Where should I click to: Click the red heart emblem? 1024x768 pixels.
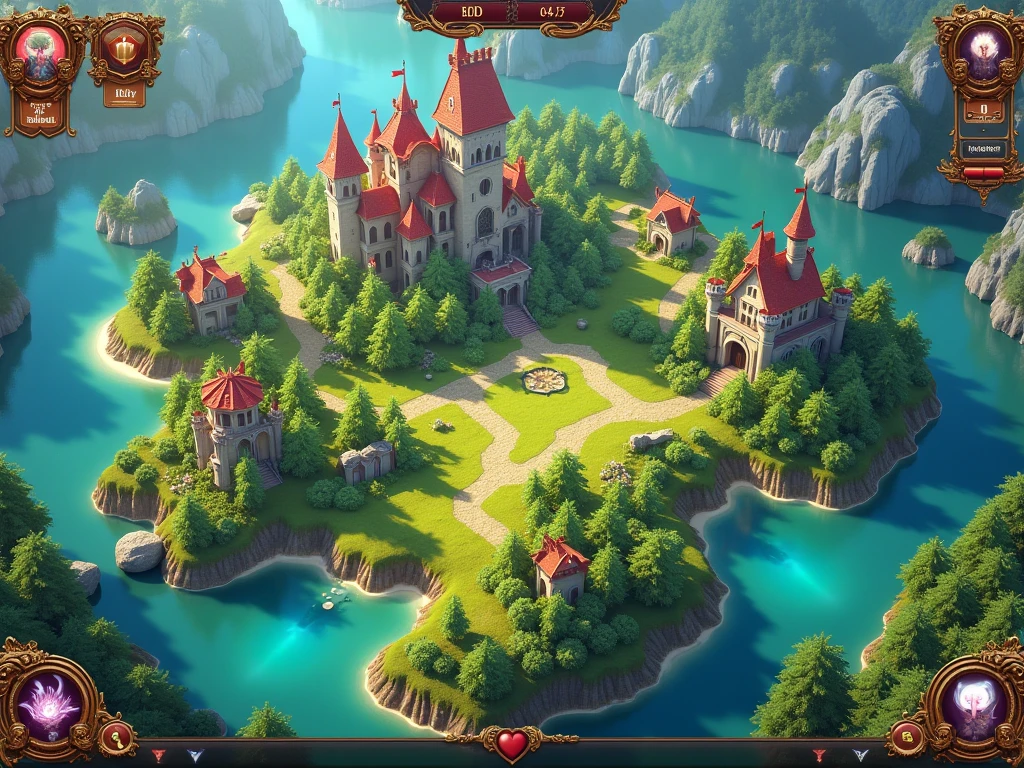point(512,744)
